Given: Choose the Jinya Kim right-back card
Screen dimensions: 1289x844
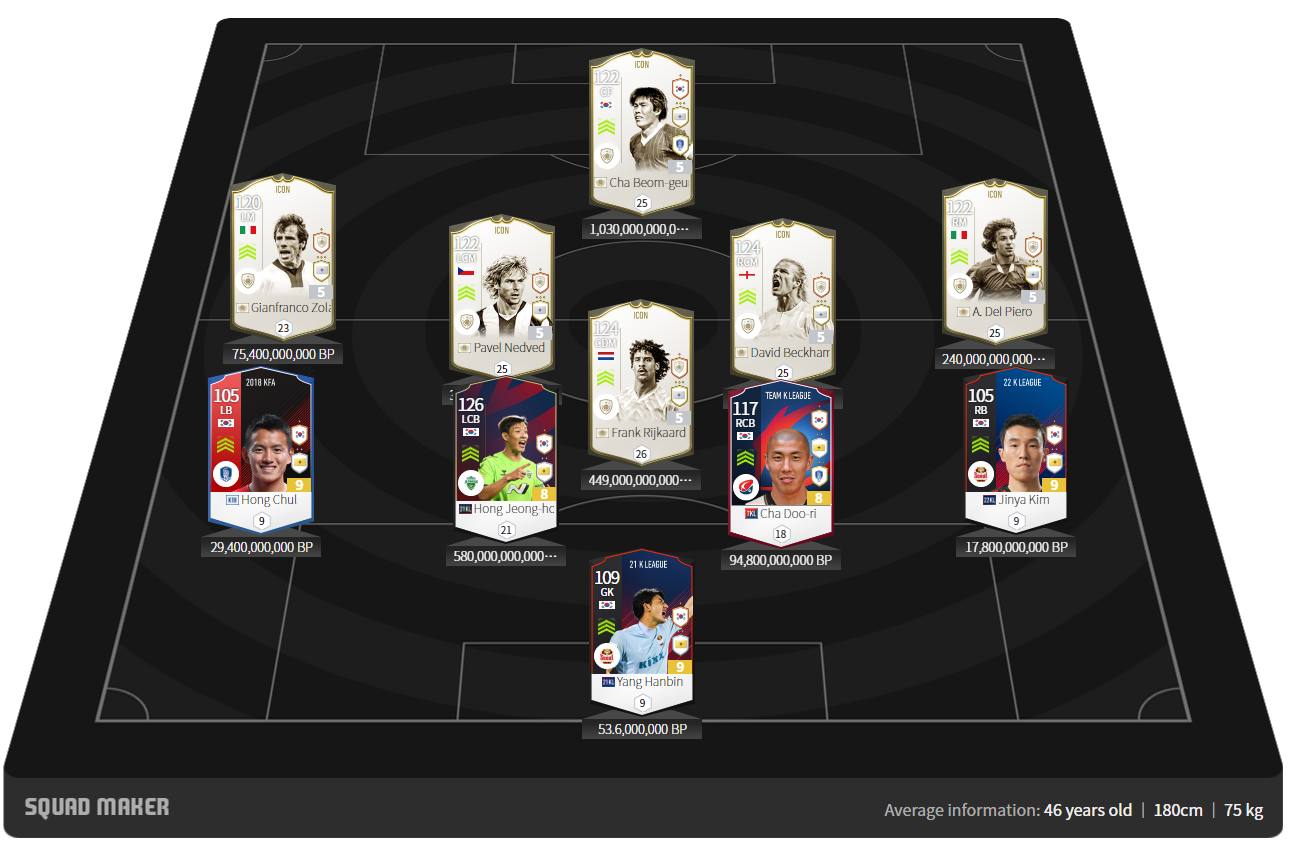Looking at the screenshot, I should [1015, 445].
